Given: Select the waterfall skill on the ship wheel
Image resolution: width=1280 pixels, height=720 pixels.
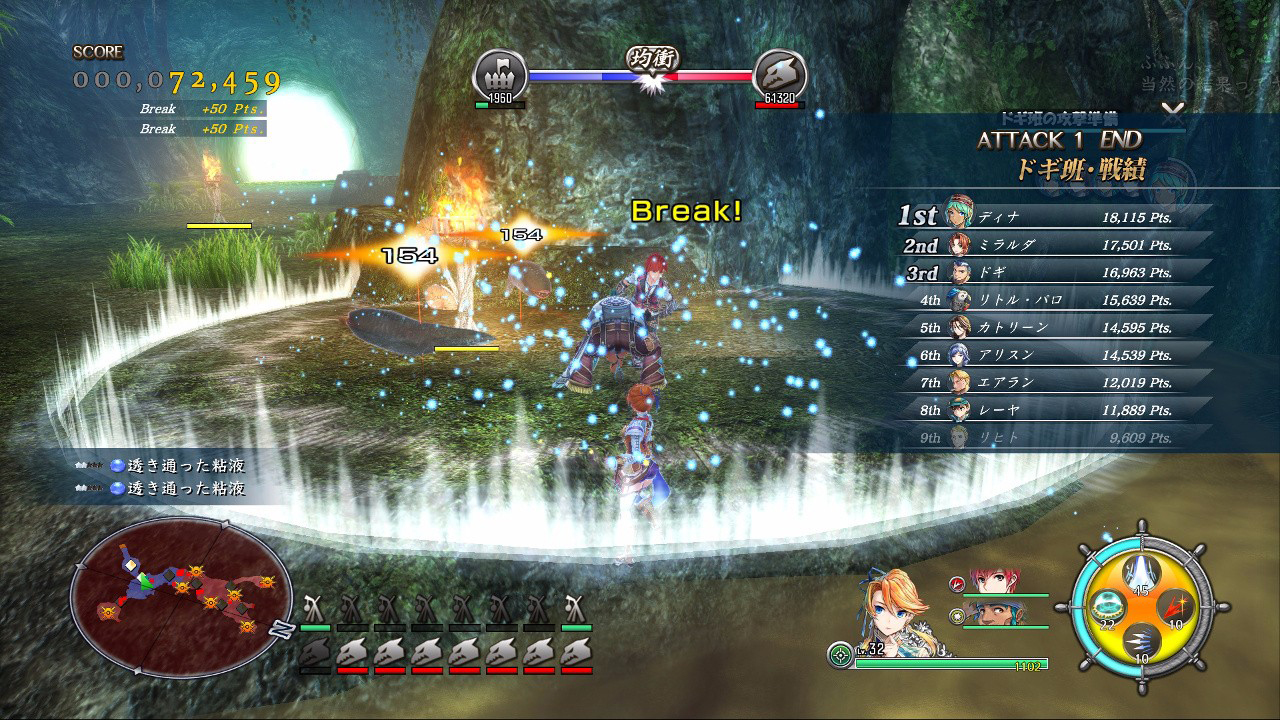Looking at the screenshot, I should (x=1140, y=572).
